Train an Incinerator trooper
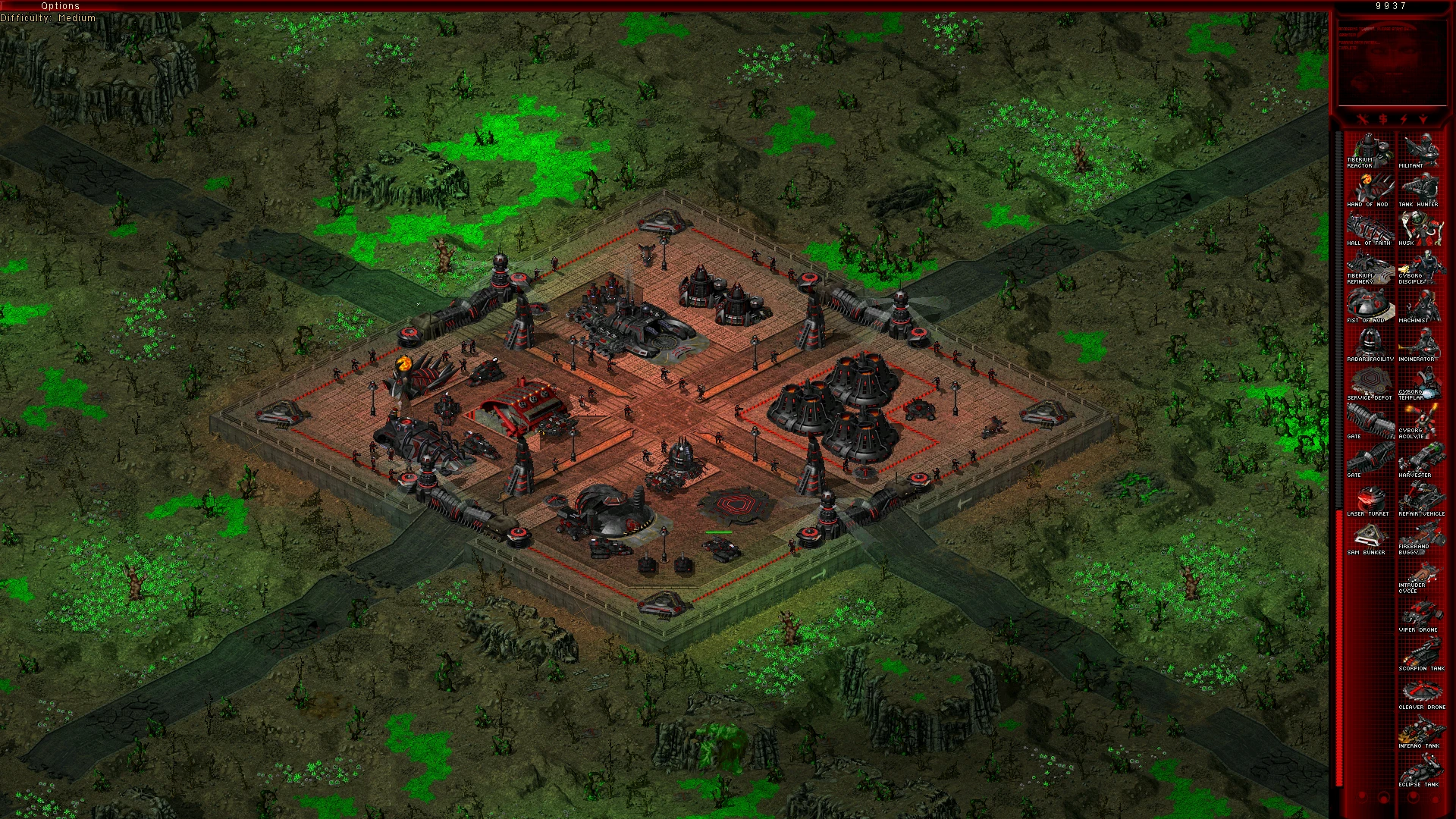1456x819 pixels. pos(1421,345)
